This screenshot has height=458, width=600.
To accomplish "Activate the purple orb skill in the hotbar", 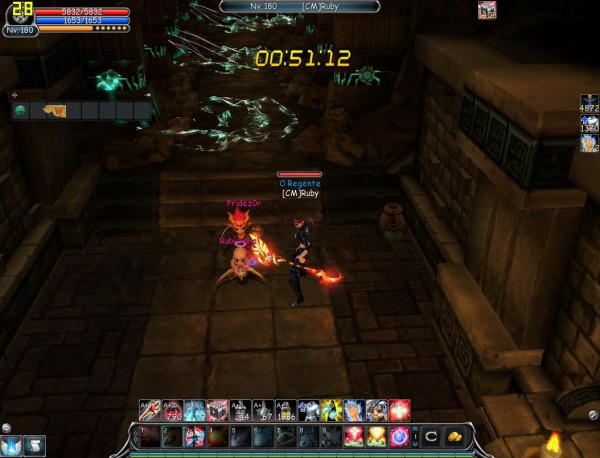I will [398, 436].
